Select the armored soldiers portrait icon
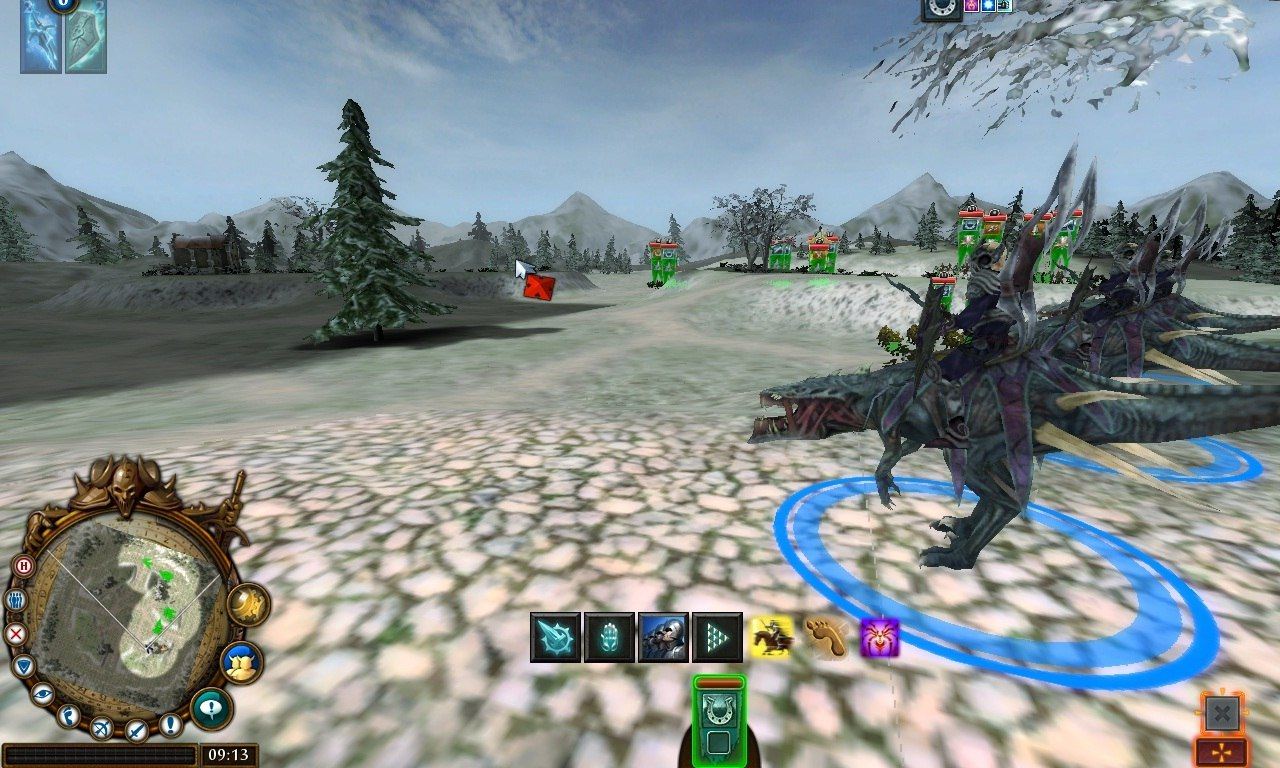The width and height of the screenshot is (1280, 768). pyautogui.click(x=663, y=637)
